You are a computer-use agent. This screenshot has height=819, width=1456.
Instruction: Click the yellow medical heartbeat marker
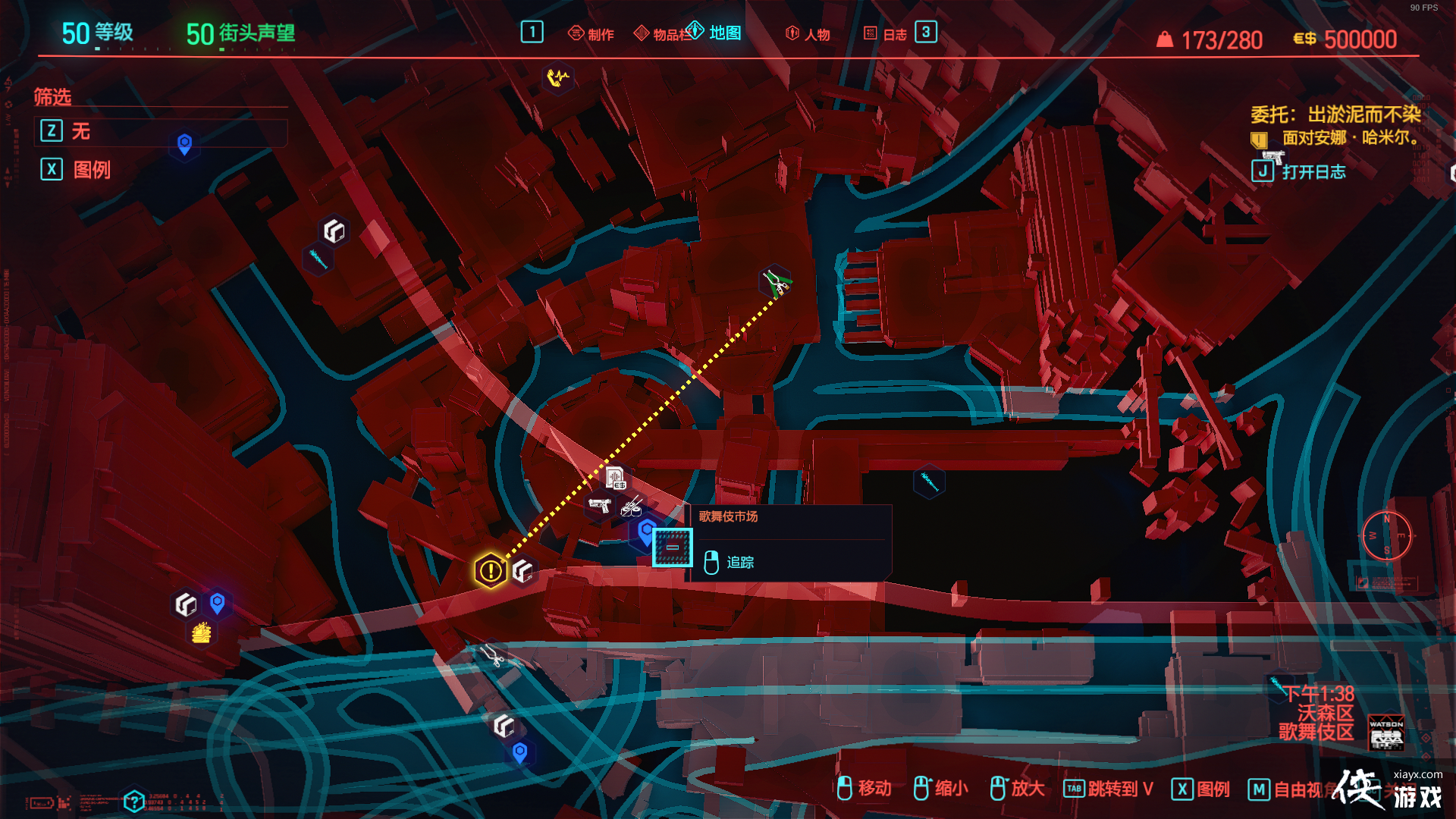pyautogui.click(x=558, y=77)
